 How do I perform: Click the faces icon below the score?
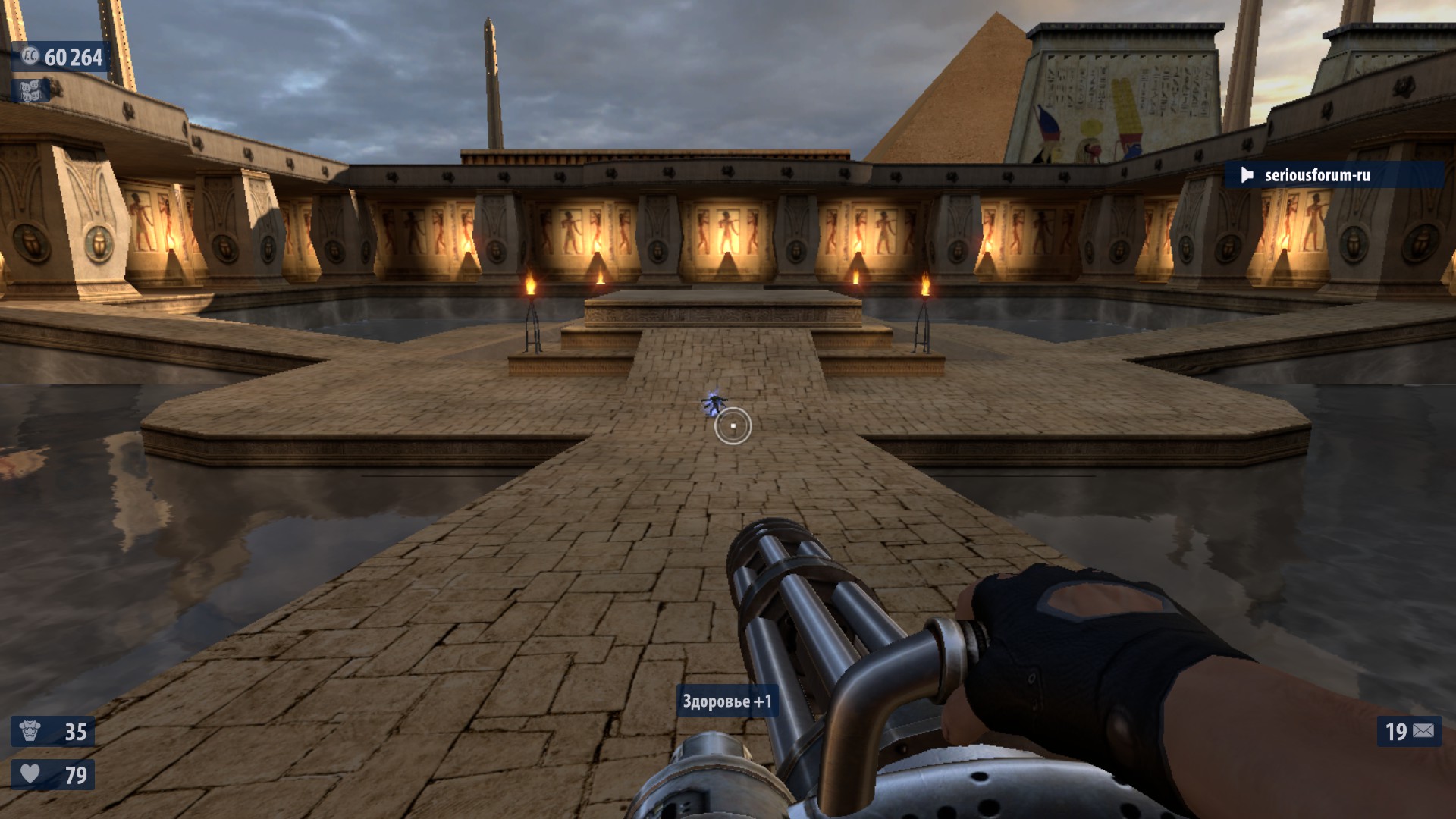click(x=30, y=91)
